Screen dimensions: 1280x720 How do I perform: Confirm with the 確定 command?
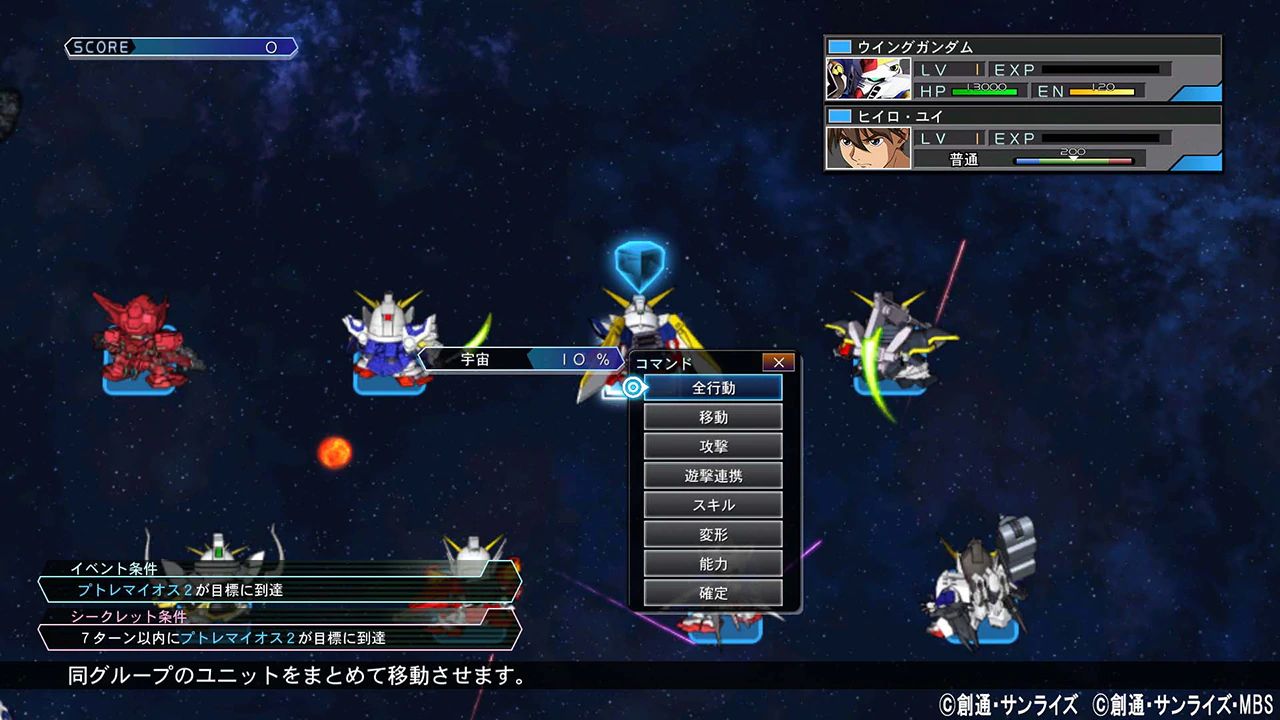point(713,593)
